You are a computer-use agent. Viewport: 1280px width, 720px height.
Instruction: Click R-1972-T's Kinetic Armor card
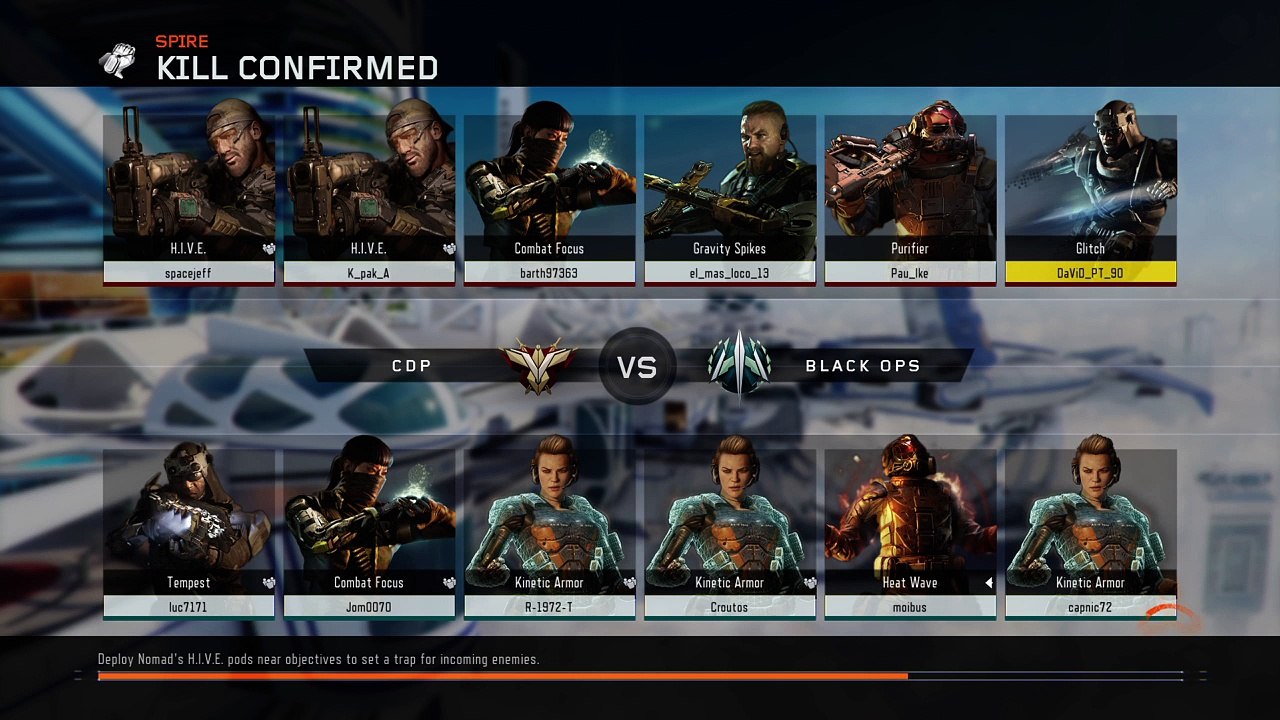[549, 533]
